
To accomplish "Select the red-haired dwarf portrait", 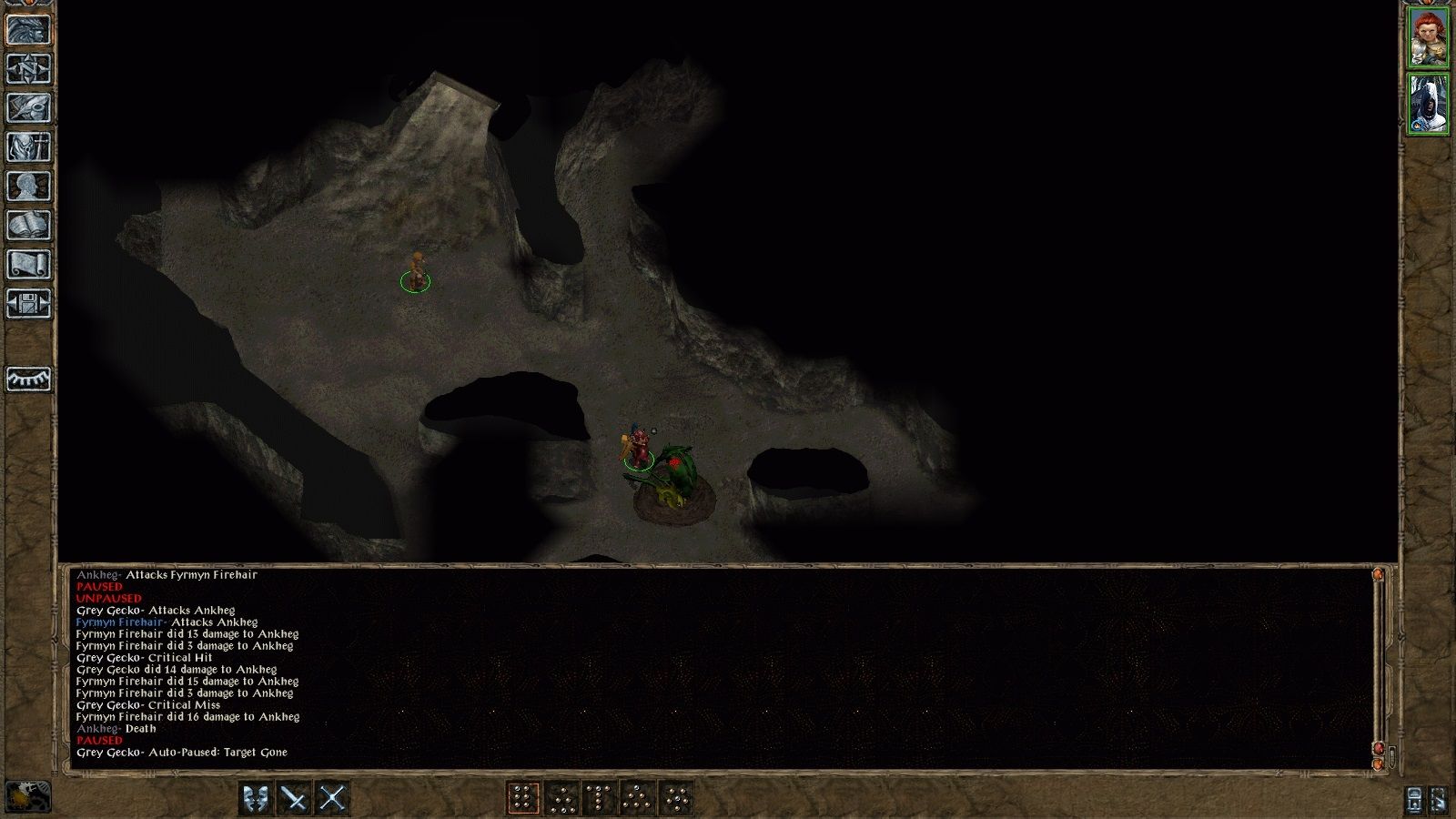I will click(x=1428, y=36).
